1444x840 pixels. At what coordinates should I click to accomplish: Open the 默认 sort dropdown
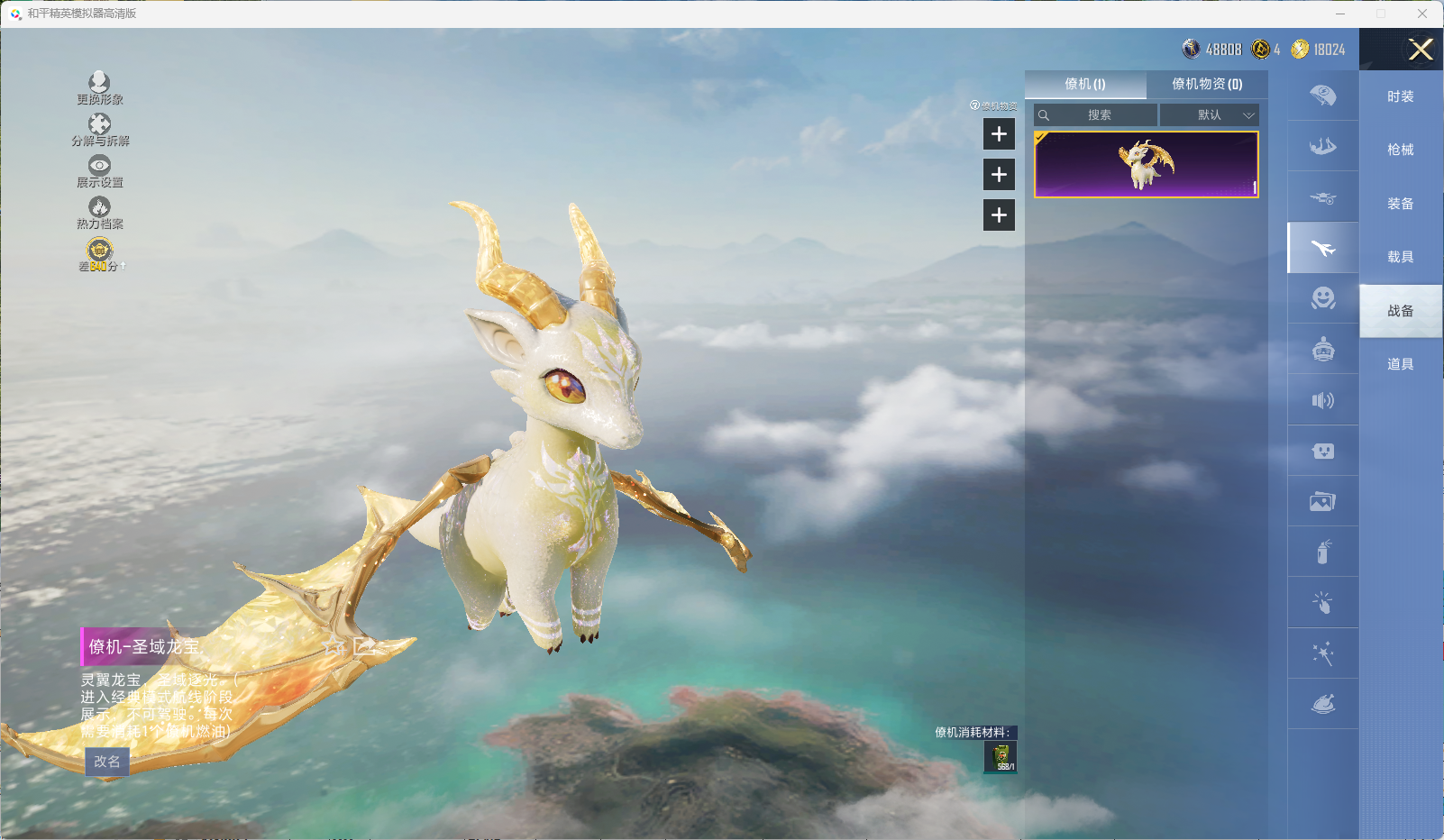tap(1210, 115)
